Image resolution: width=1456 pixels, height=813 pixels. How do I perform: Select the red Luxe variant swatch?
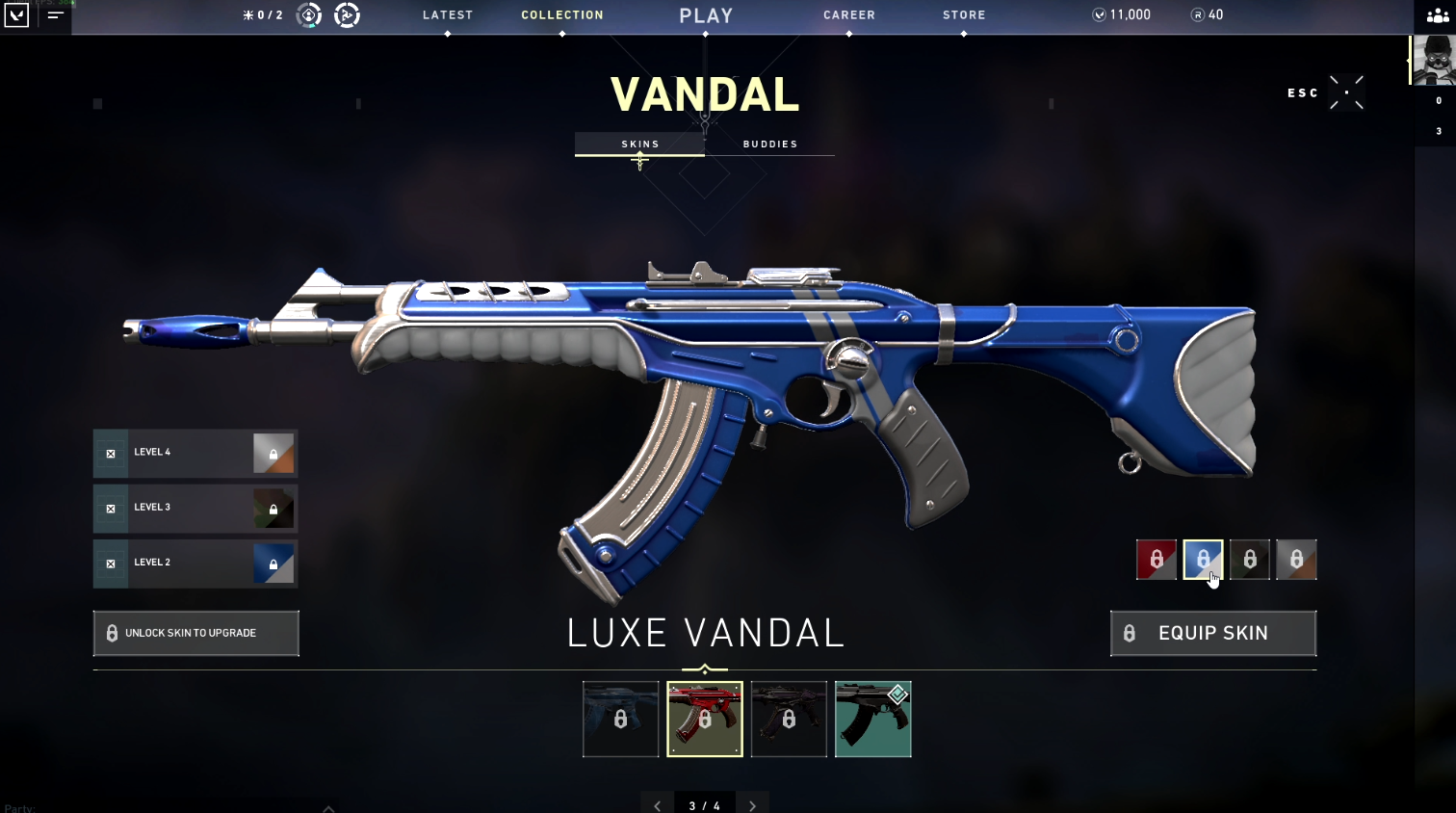point(1156,560)
